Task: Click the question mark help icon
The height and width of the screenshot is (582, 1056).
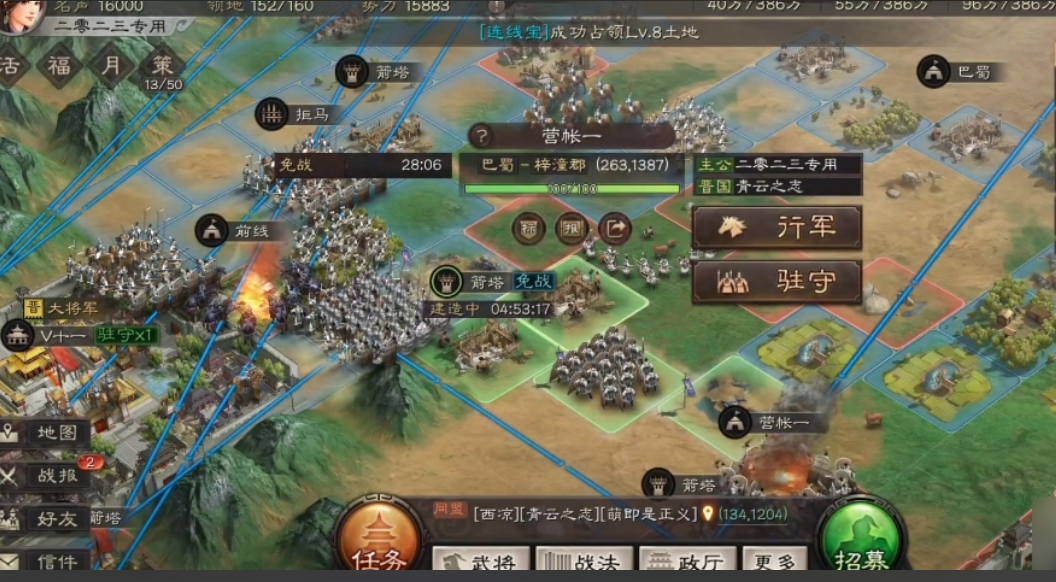Action: 482,136
